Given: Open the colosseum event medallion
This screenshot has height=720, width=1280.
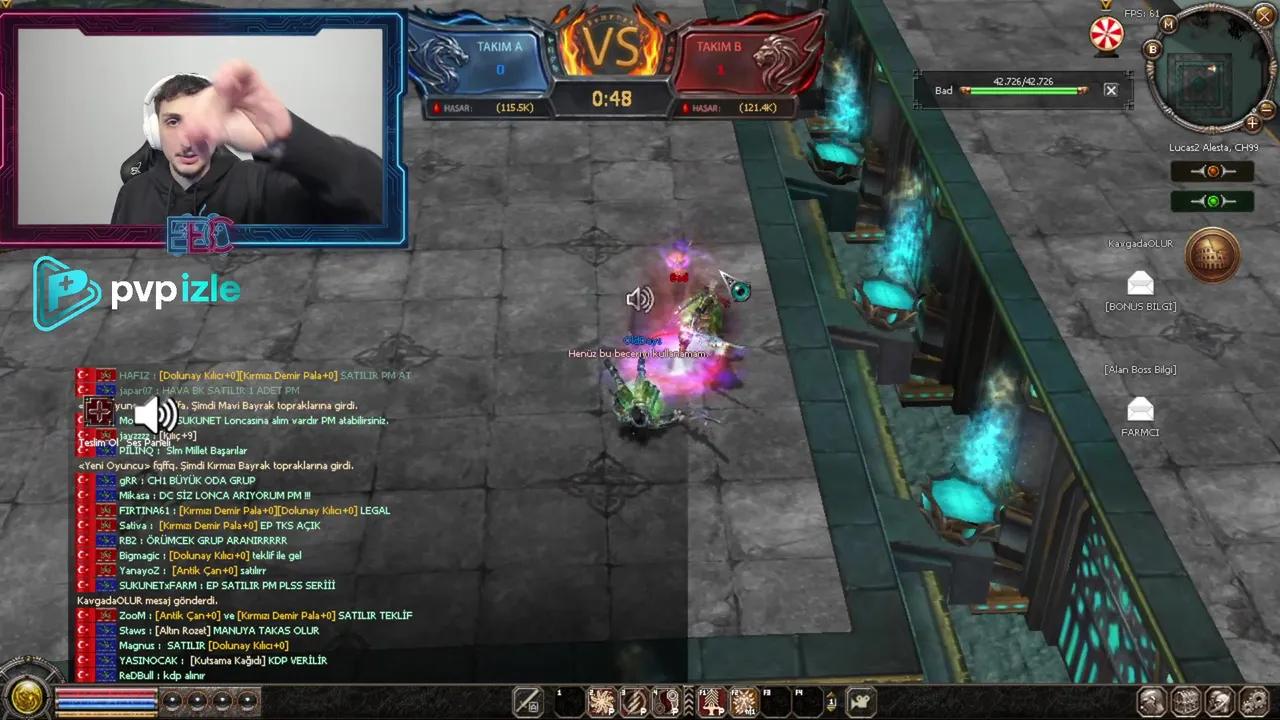Looking at the screenshot, I should [1213, 255].
